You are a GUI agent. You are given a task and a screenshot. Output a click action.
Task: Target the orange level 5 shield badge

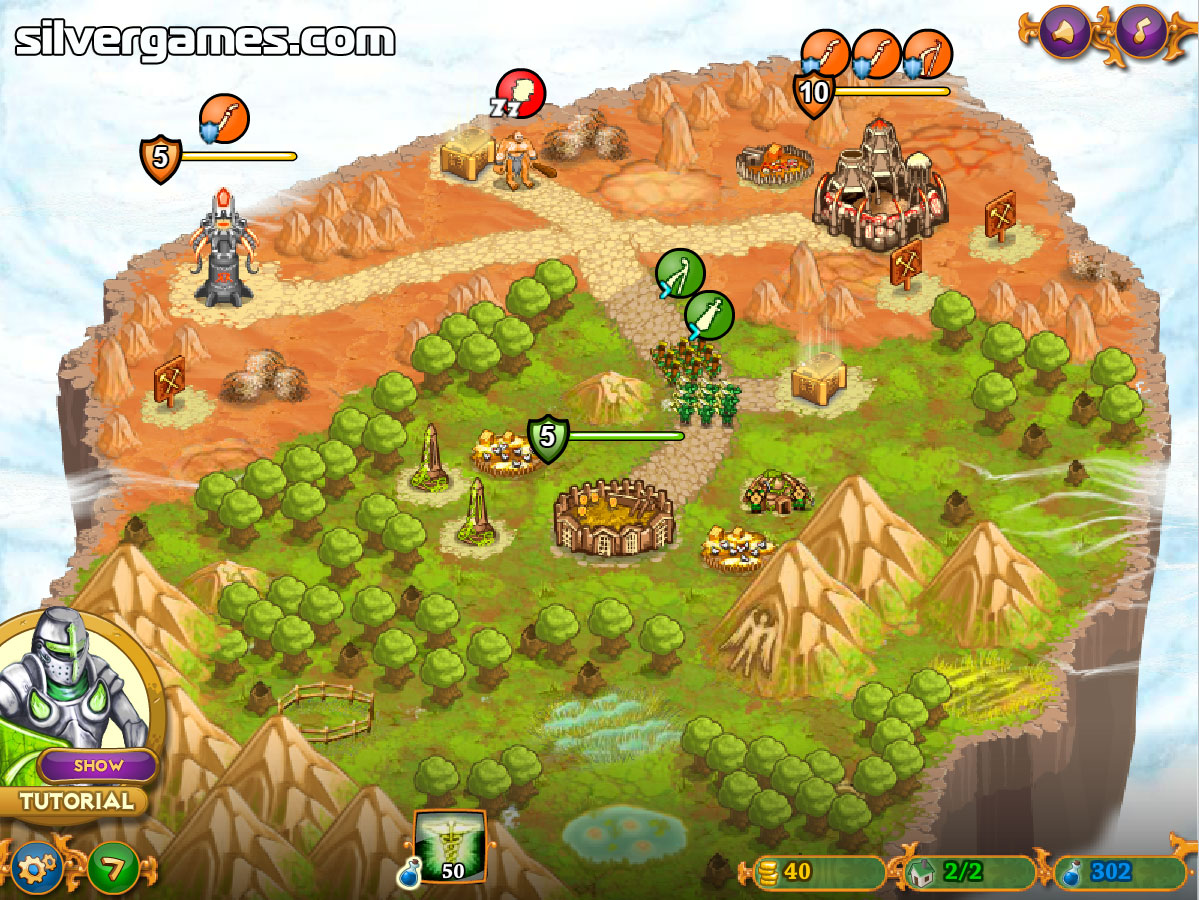[160, 158]
